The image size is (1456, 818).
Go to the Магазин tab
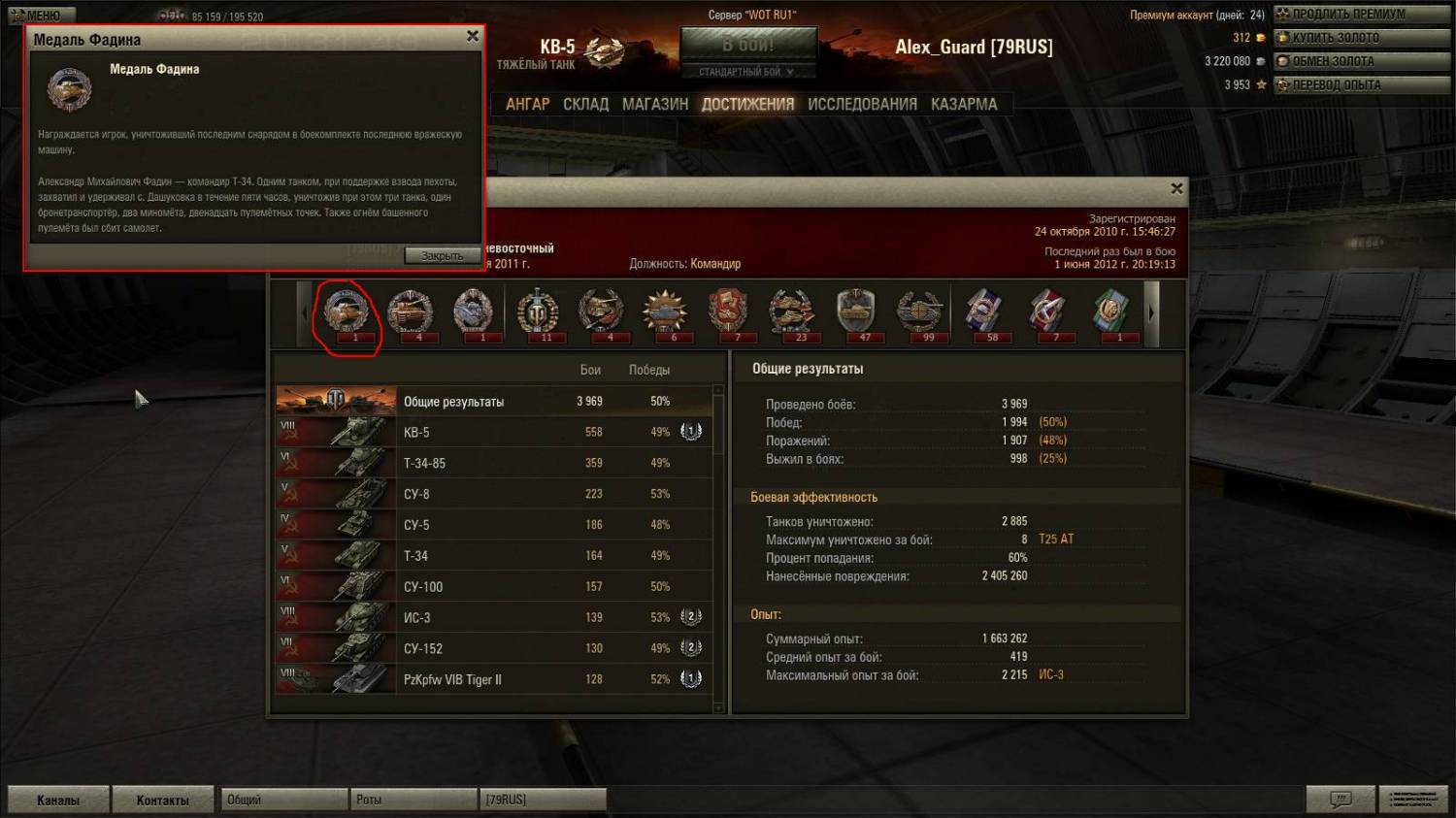[x=655, y=104]
